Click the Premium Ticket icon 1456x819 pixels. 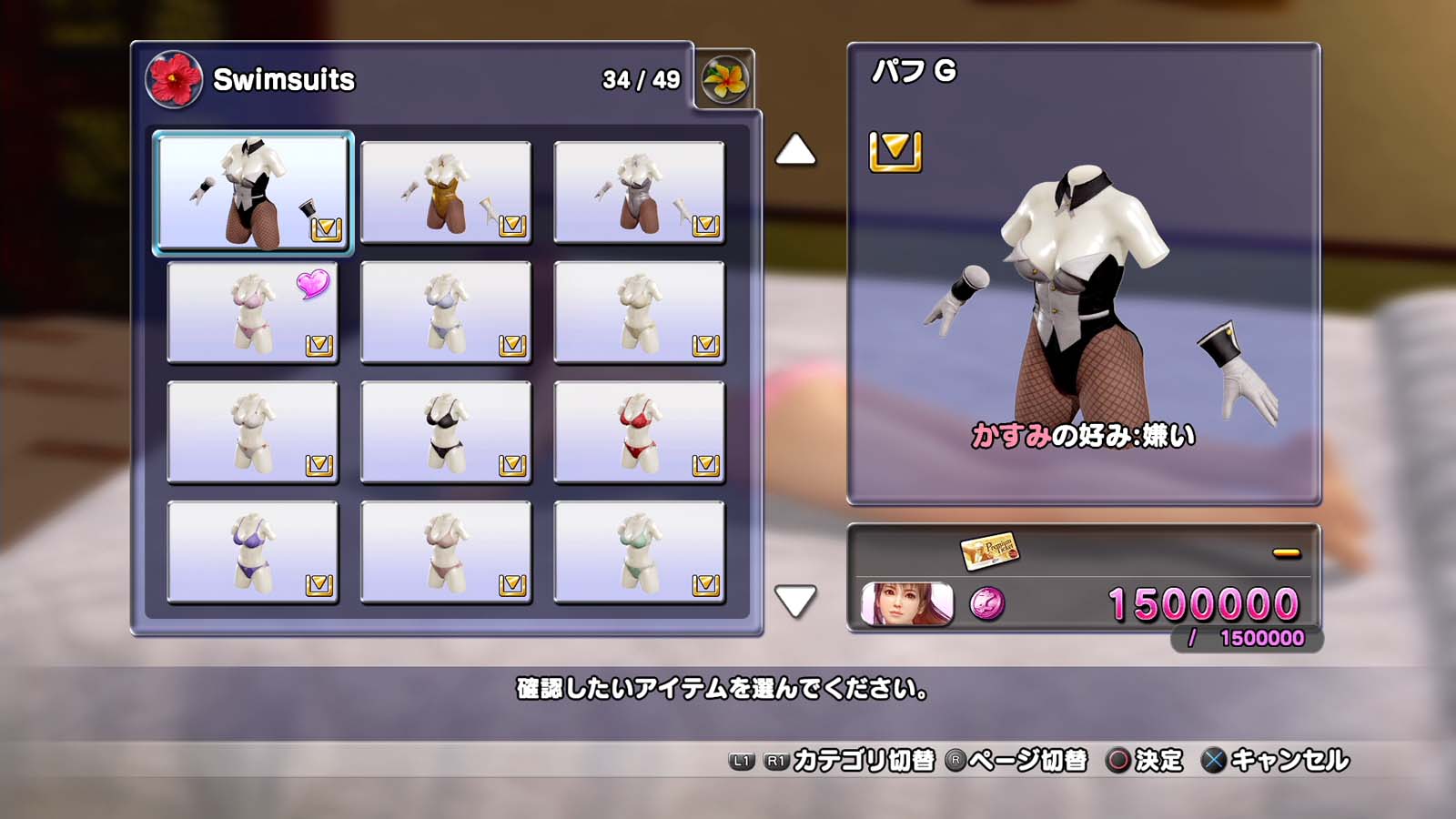(989, 550)
